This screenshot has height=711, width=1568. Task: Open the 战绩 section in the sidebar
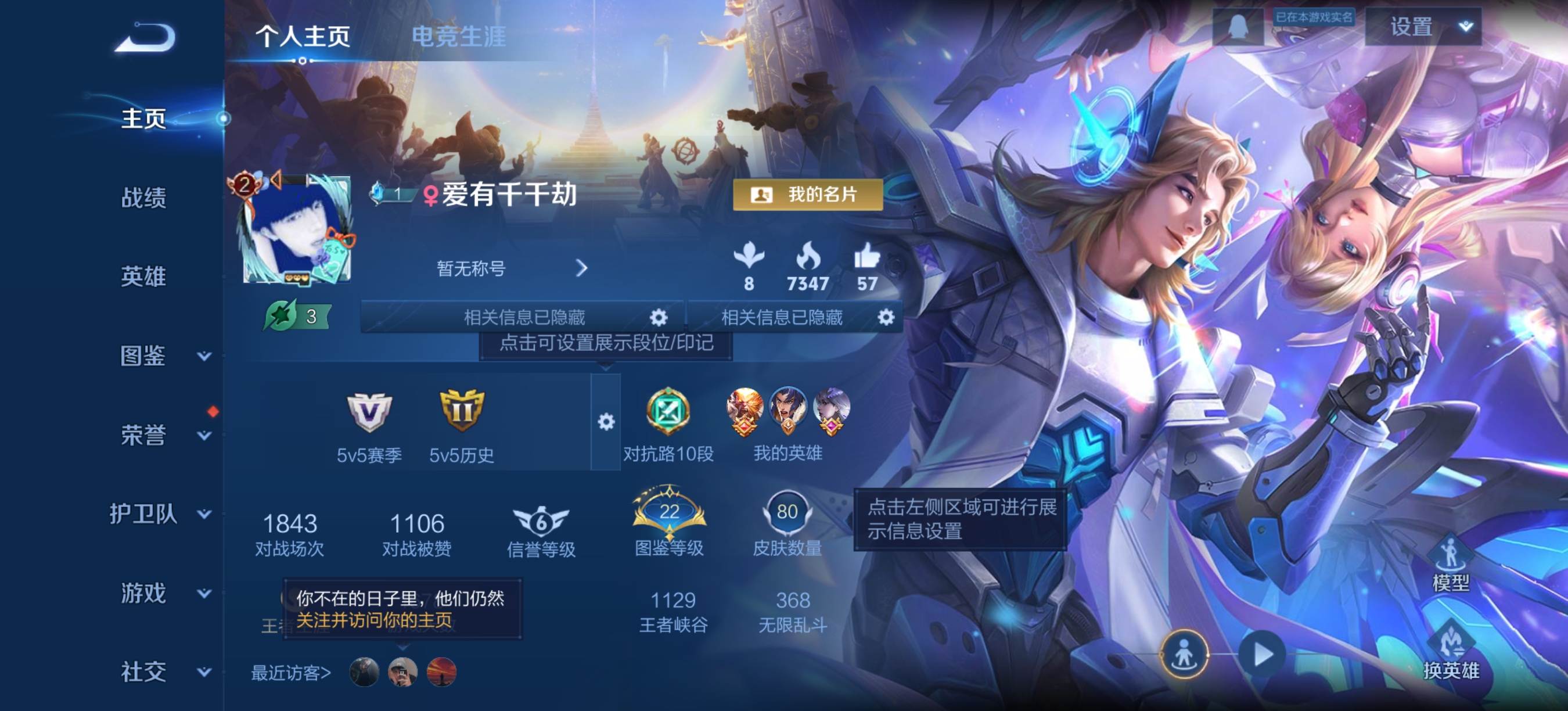tap(143, 198)
